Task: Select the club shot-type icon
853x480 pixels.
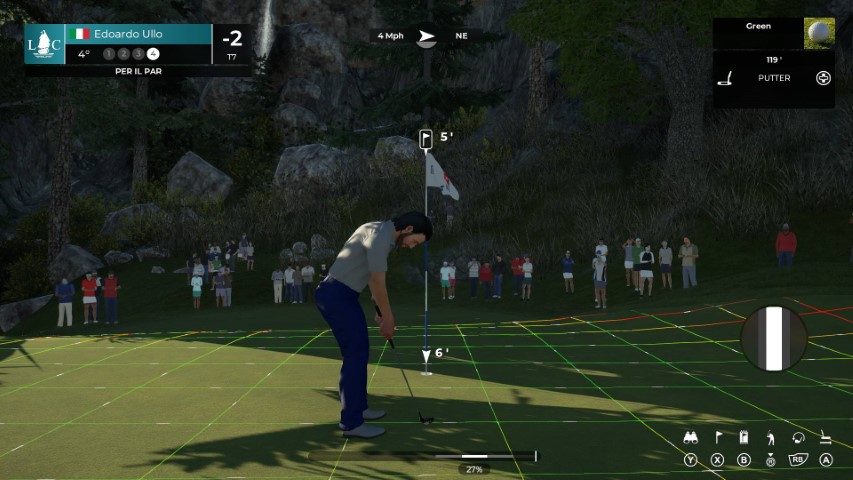Action: (x=798, y=438)
